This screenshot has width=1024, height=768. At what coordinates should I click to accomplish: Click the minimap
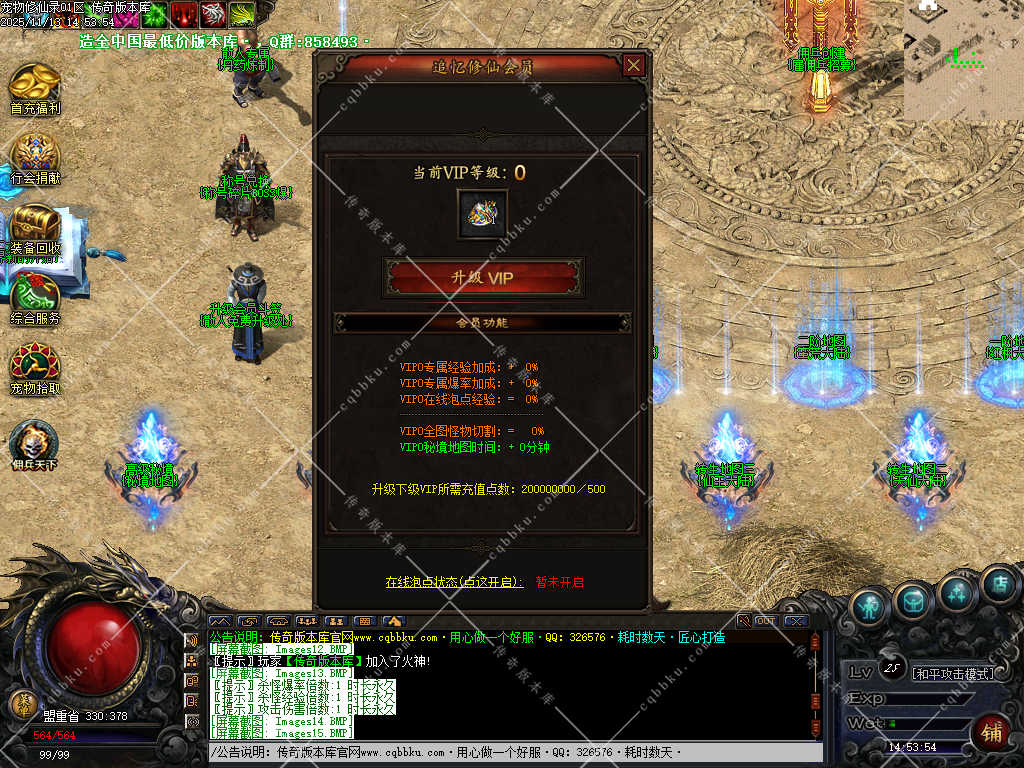(x=963, y=60)
